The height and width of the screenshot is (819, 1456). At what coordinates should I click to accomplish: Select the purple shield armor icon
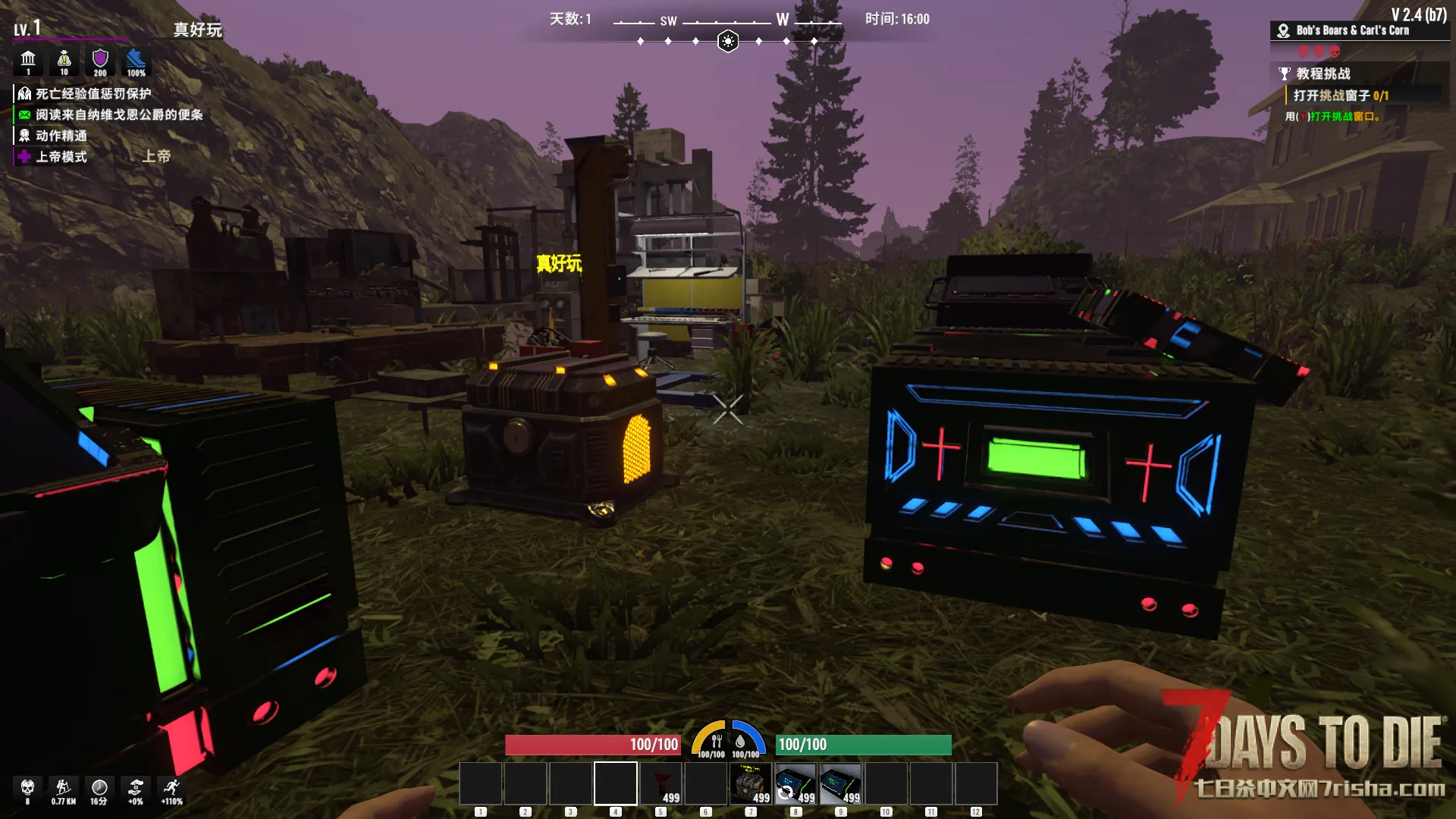tap(100, 60)
